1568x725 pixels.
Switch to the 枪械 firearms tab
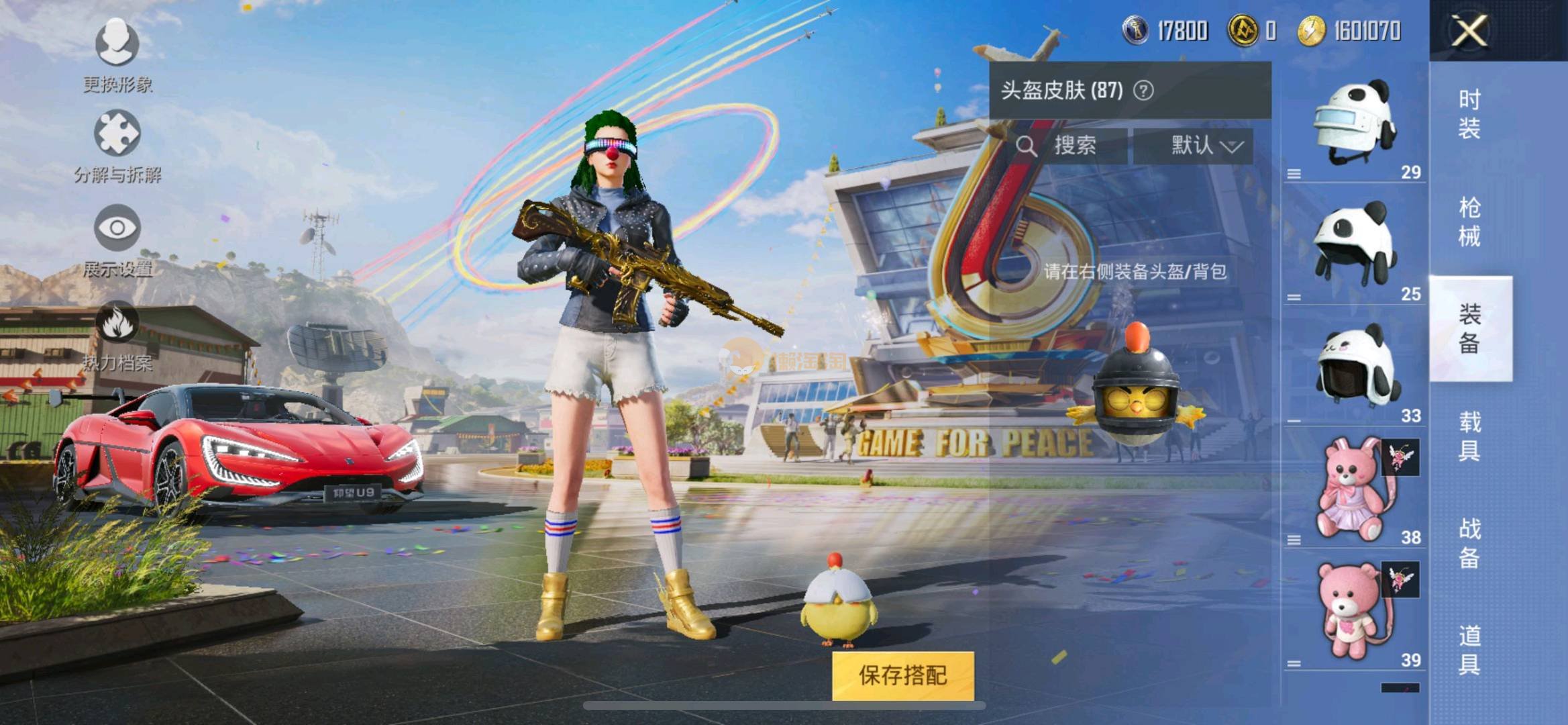[x=1469, y=222]
